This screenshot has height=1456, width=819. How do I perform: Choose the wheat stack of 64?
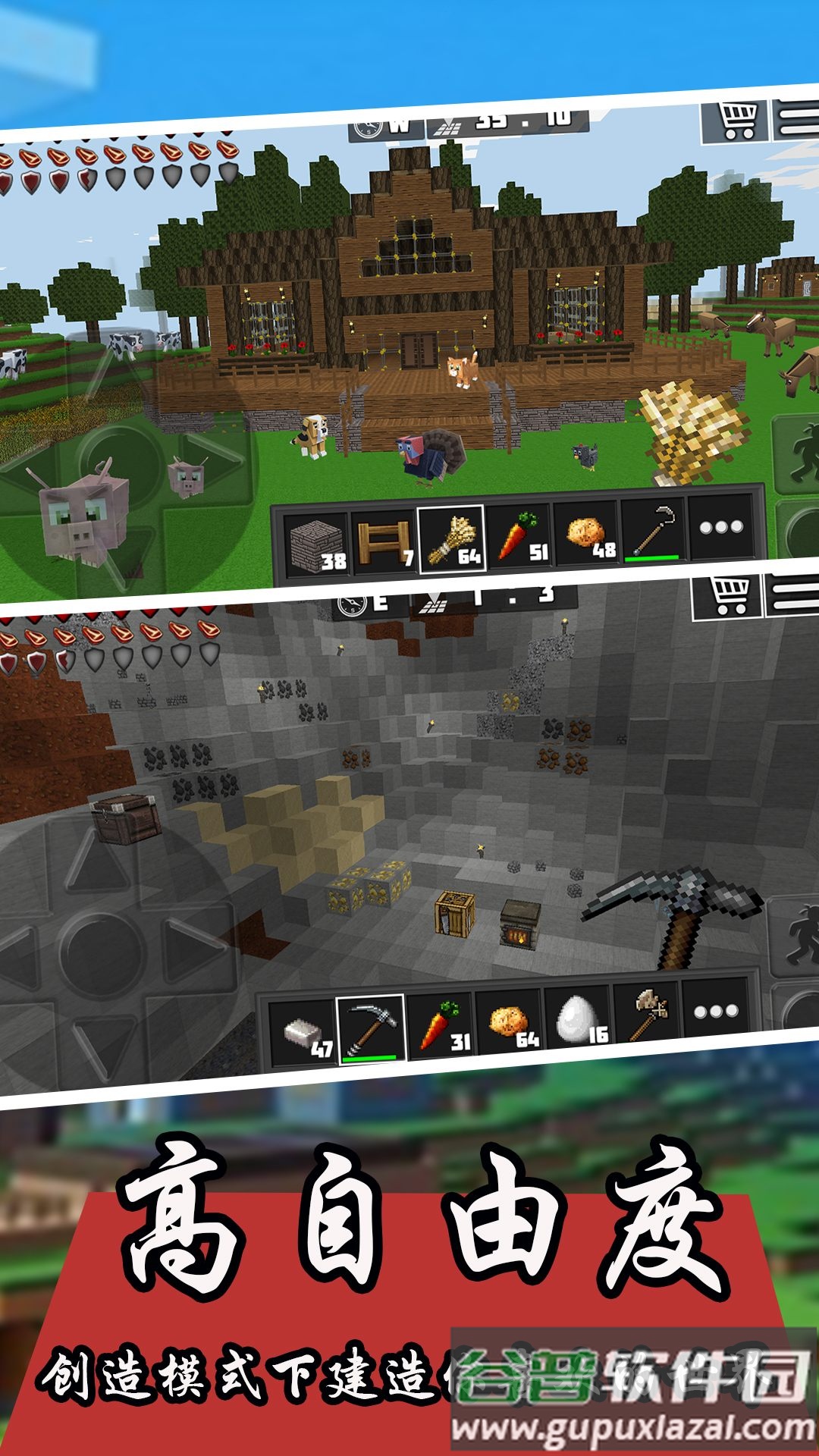coord(453,537)
